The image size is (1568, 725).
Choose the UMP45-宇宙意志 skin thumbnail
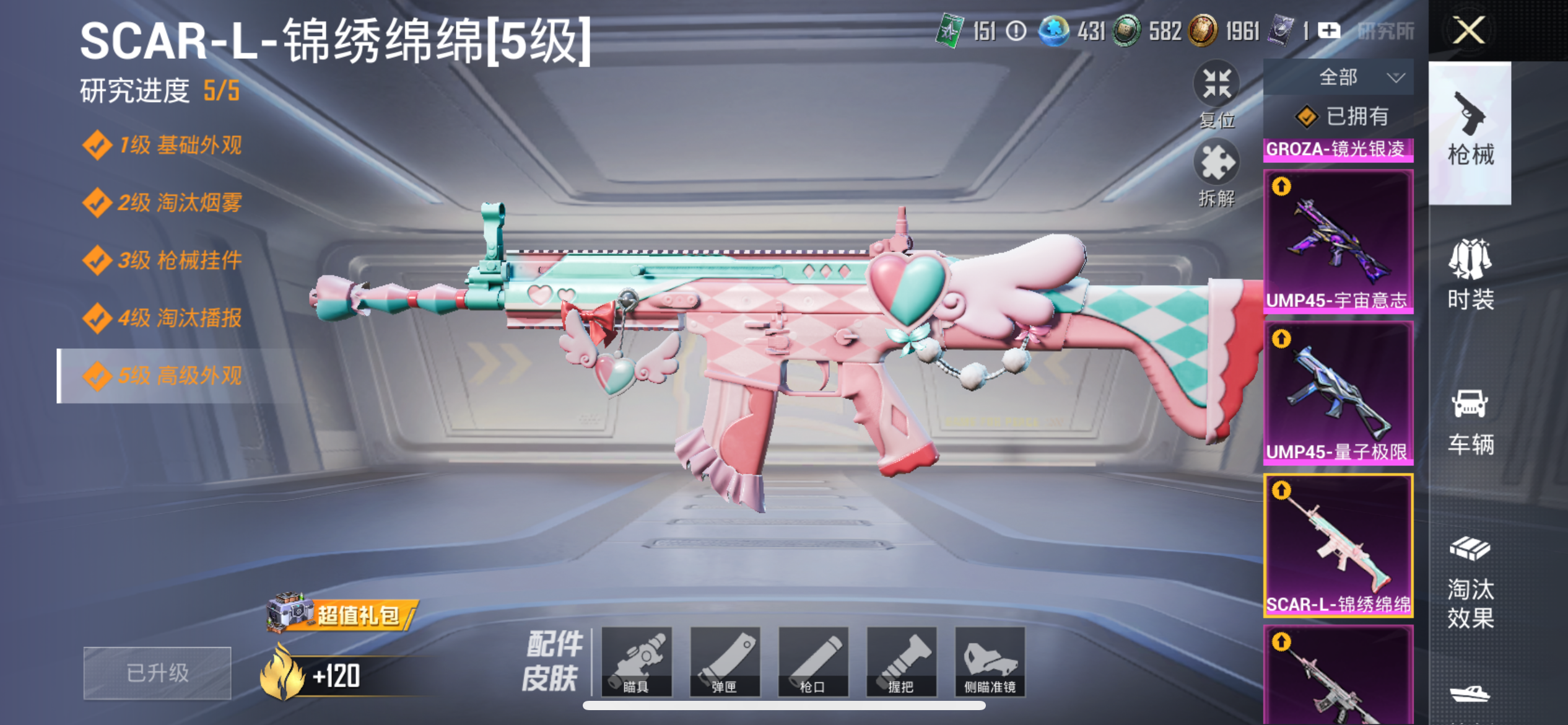point(1338,240)
